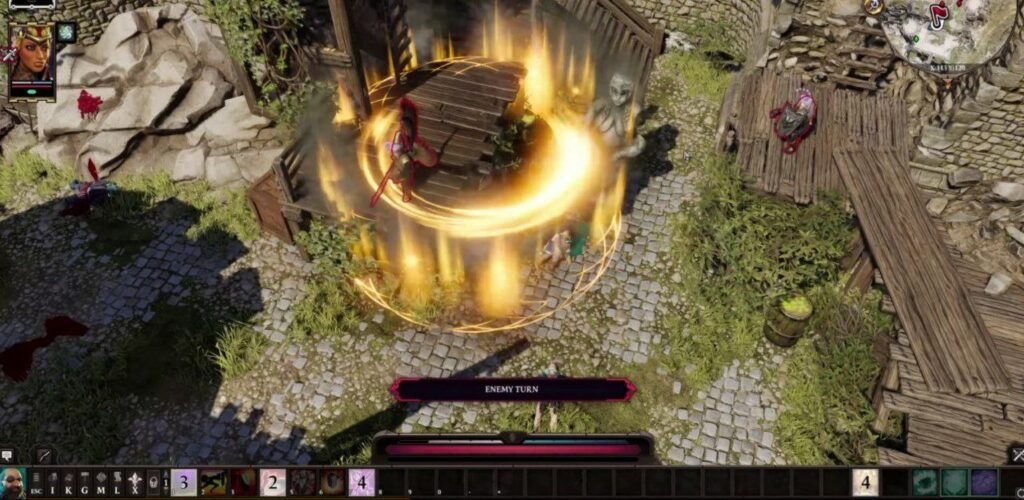
Task: Open the map button labeled M
Action: [101, 482]
